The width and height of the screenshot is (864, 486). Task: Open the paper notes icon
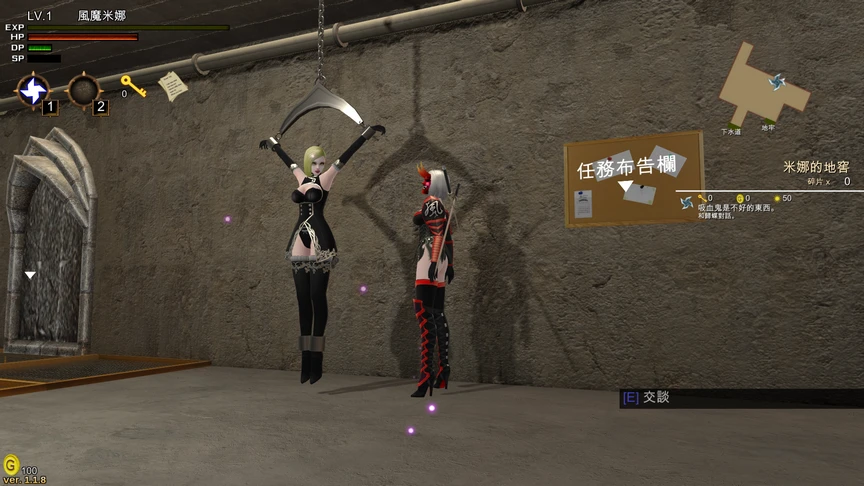pyautogui.click(x=172, y=85)
